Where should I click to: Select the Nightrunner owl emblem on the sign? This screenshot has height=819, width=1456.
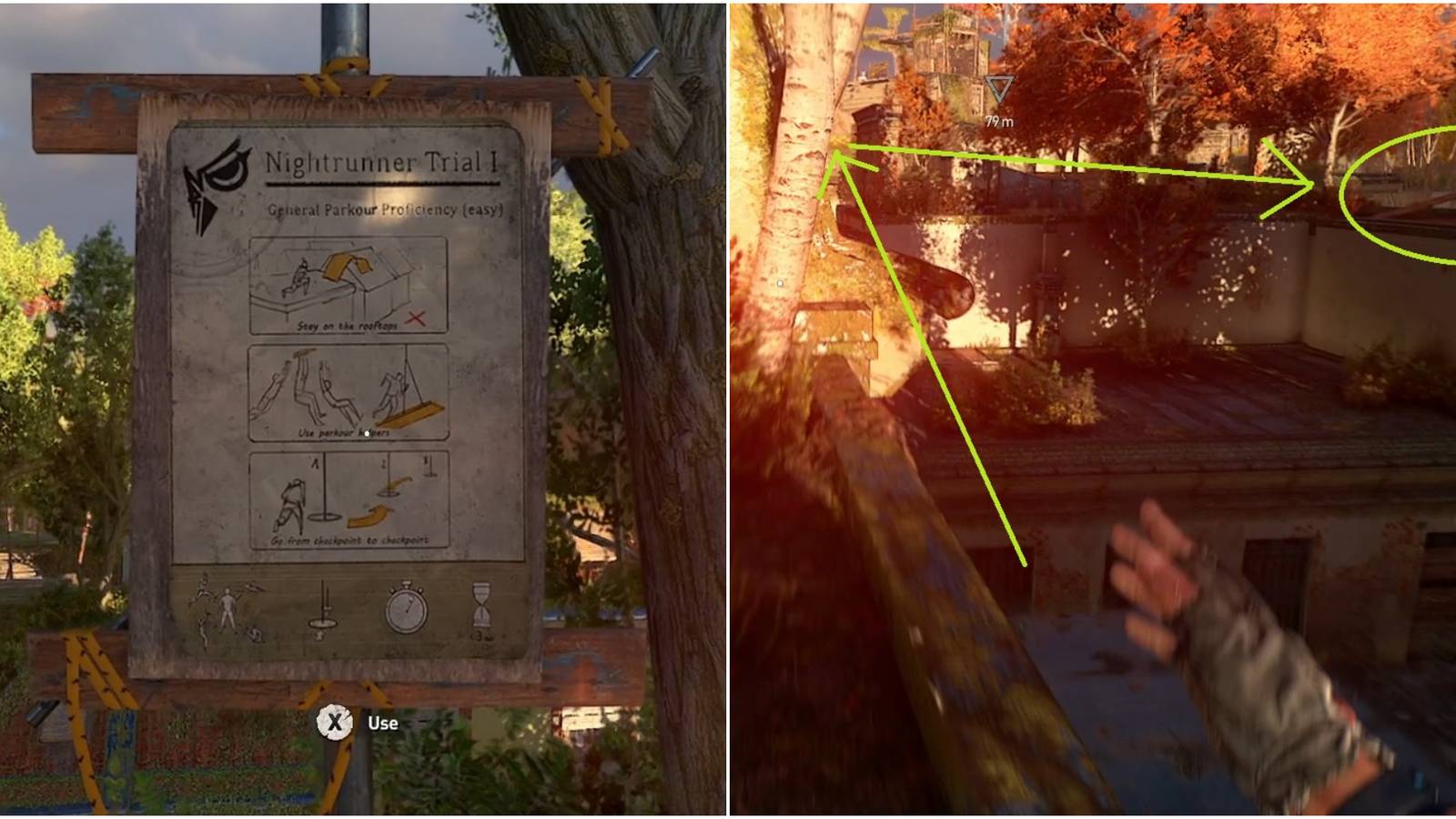click(x=214, y=172)
